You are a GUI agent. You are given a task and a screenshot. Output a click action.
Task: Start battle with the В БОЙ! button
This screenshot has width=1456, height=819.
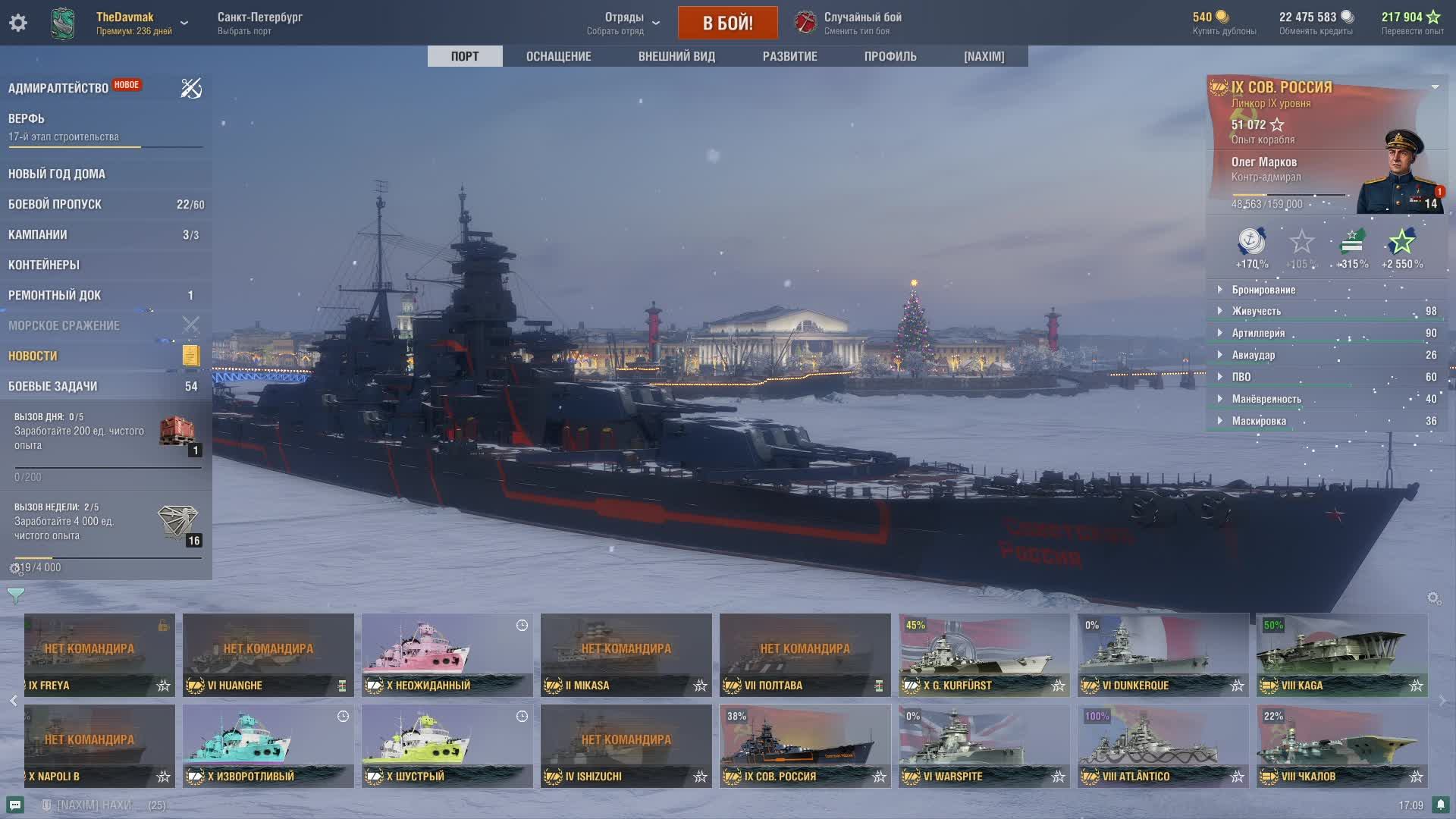tap(727, 23)
